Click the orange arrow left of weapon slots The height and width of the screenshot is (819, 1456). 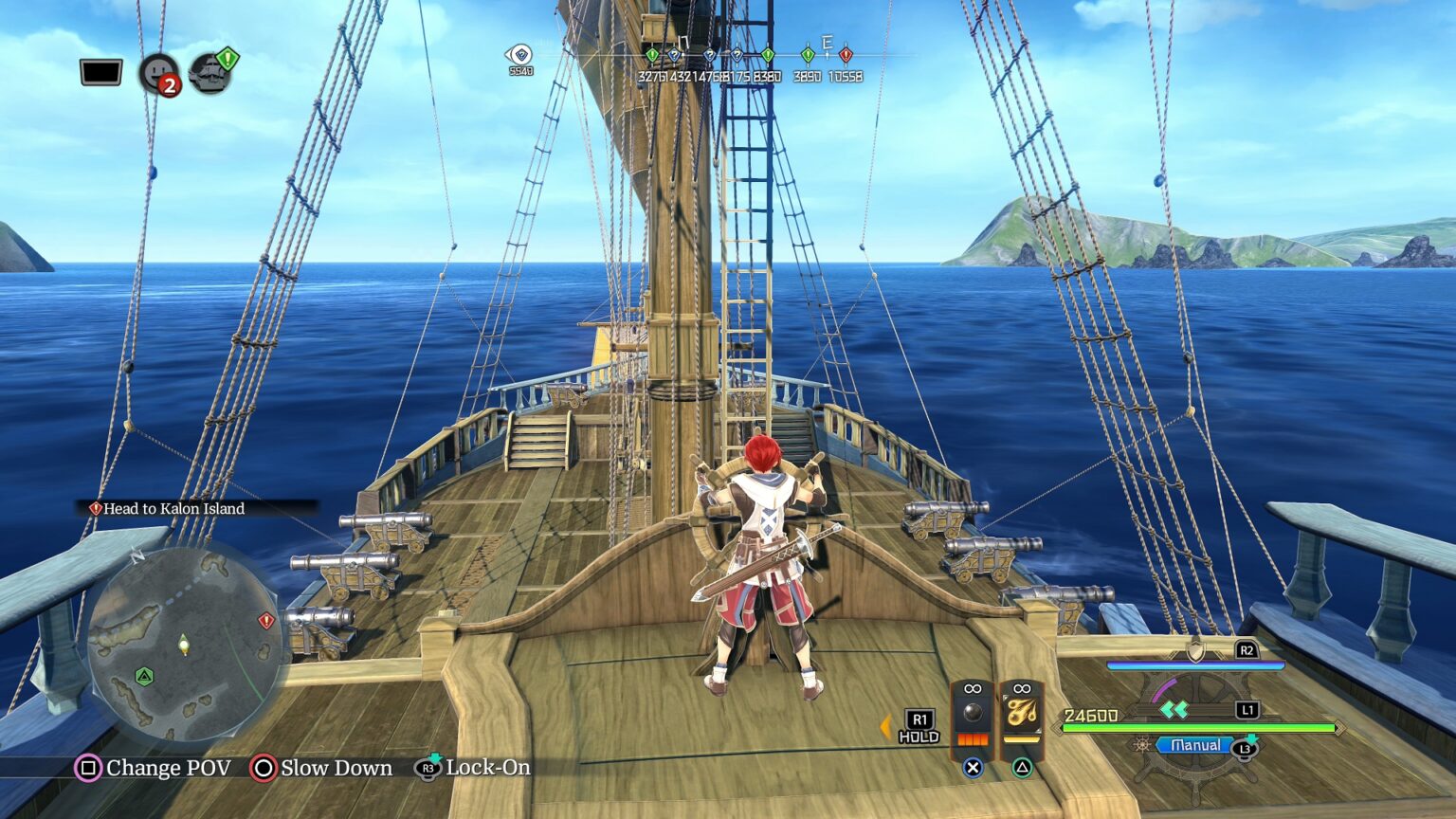point(885,727)
